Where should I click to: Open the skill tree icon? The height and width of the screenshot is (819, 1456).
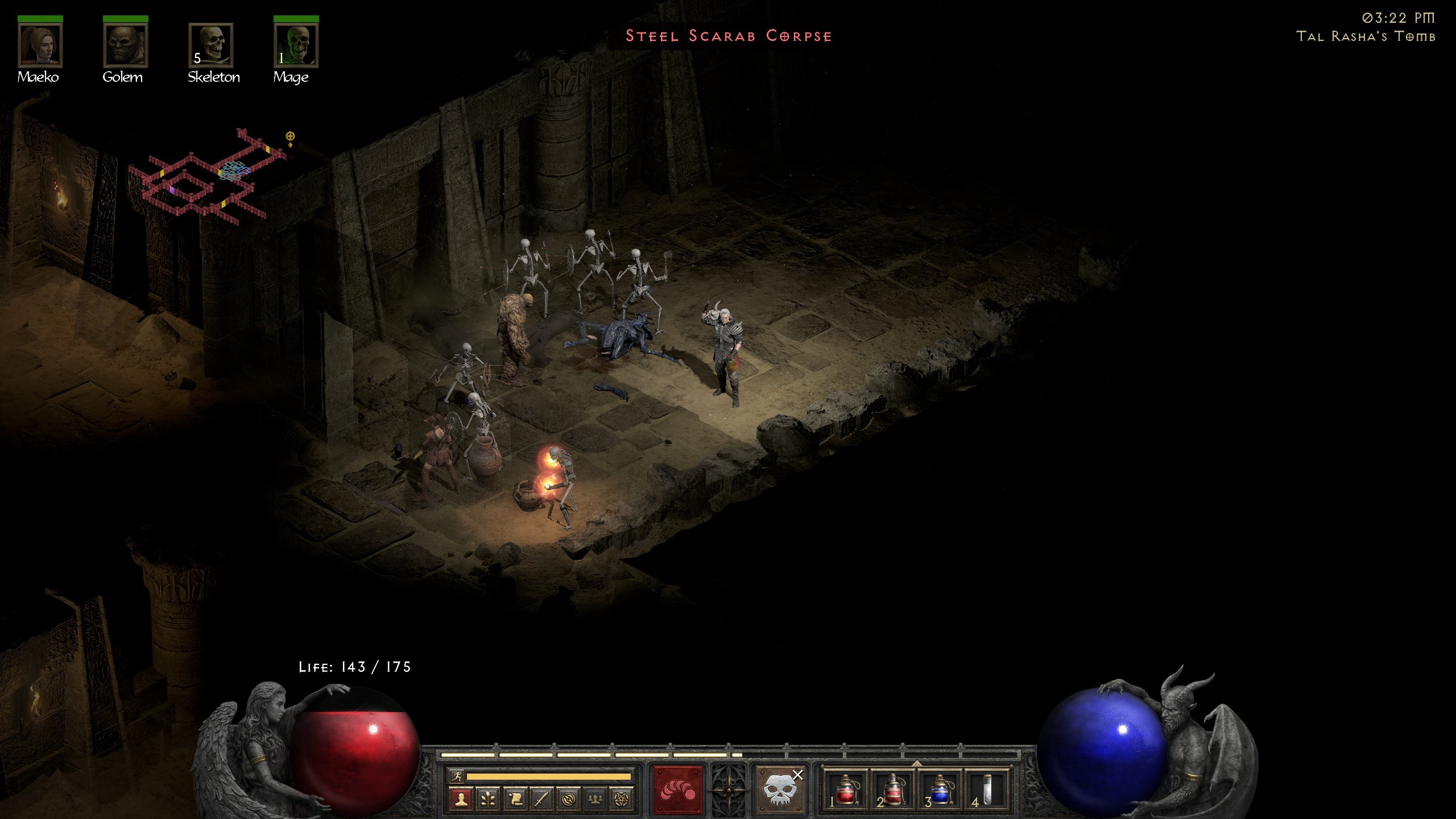coord(488,799)
